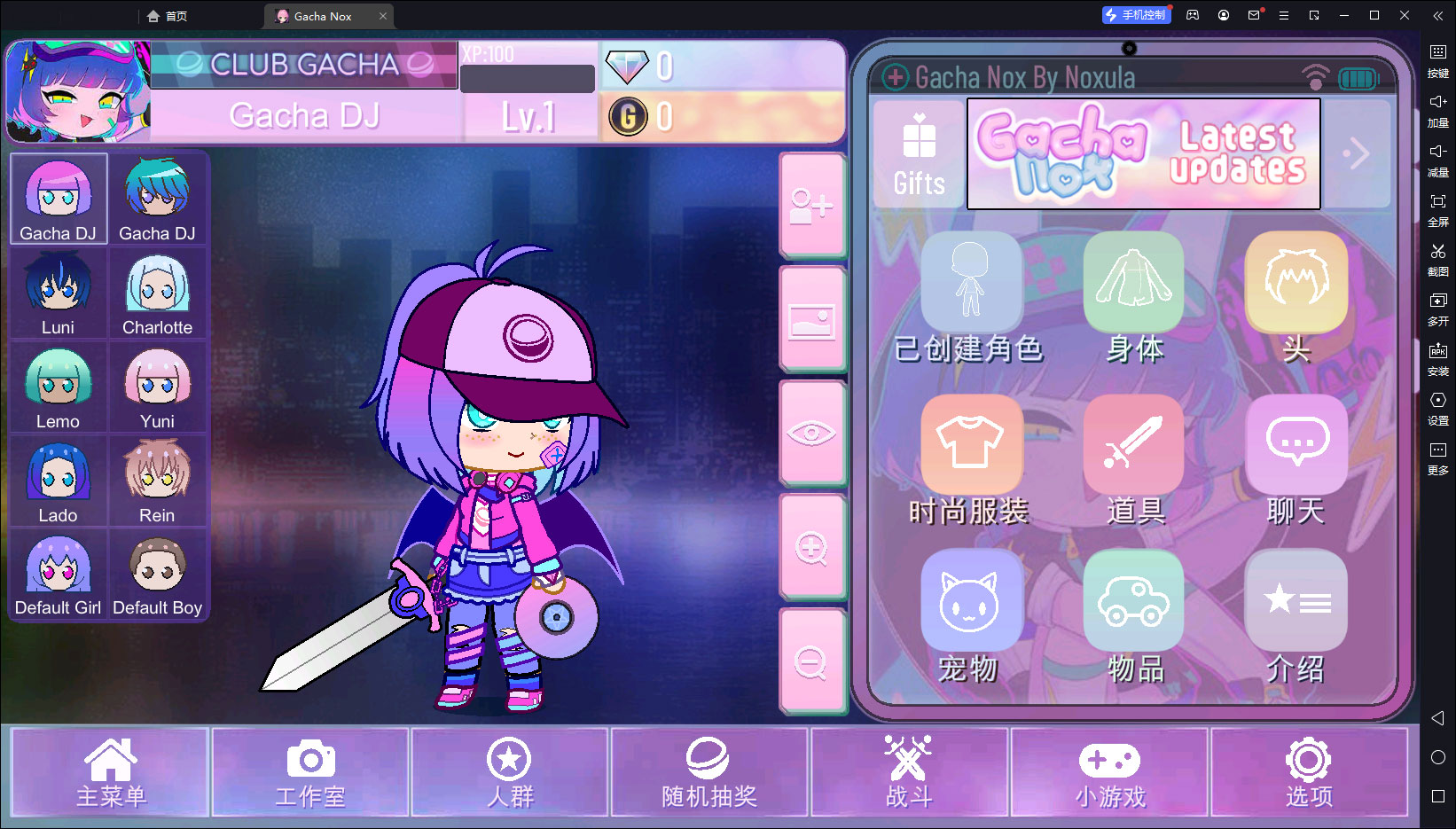The height and width of the screenshot is (829, 1456).
Task: Open the 随机抽奖 gacha draw
Action: (x=708, y=772)
